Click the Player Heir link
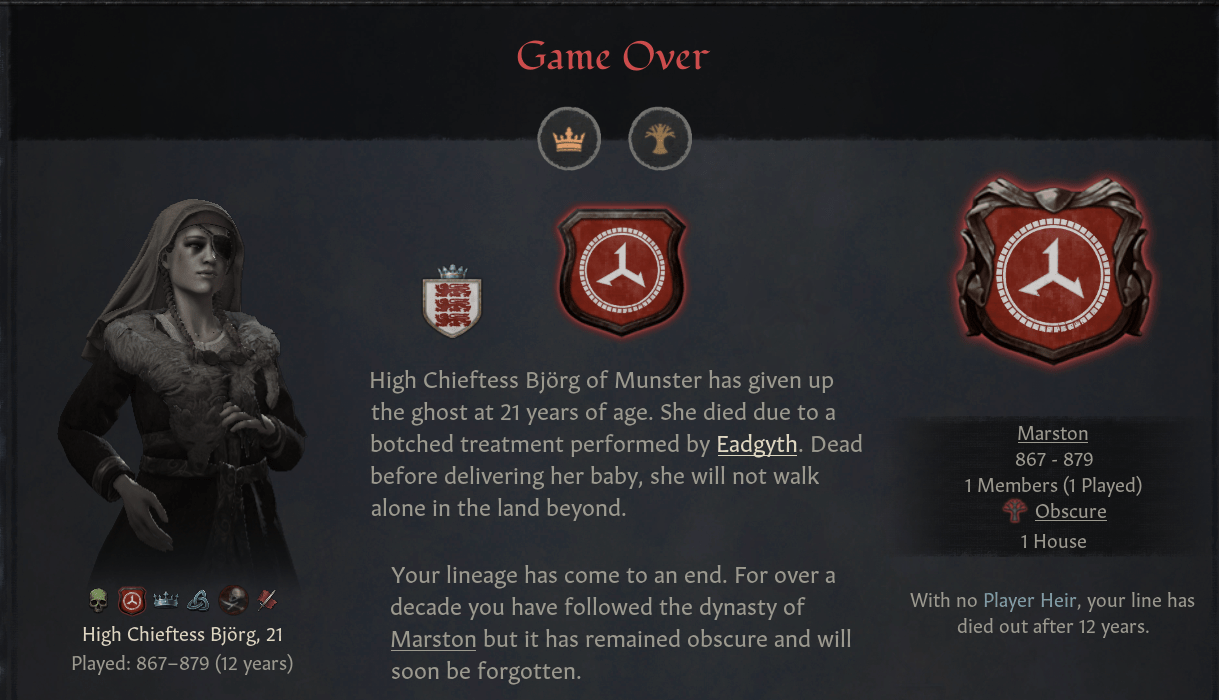This screenshot has height=700, width=1219. tap(1029, 600)
